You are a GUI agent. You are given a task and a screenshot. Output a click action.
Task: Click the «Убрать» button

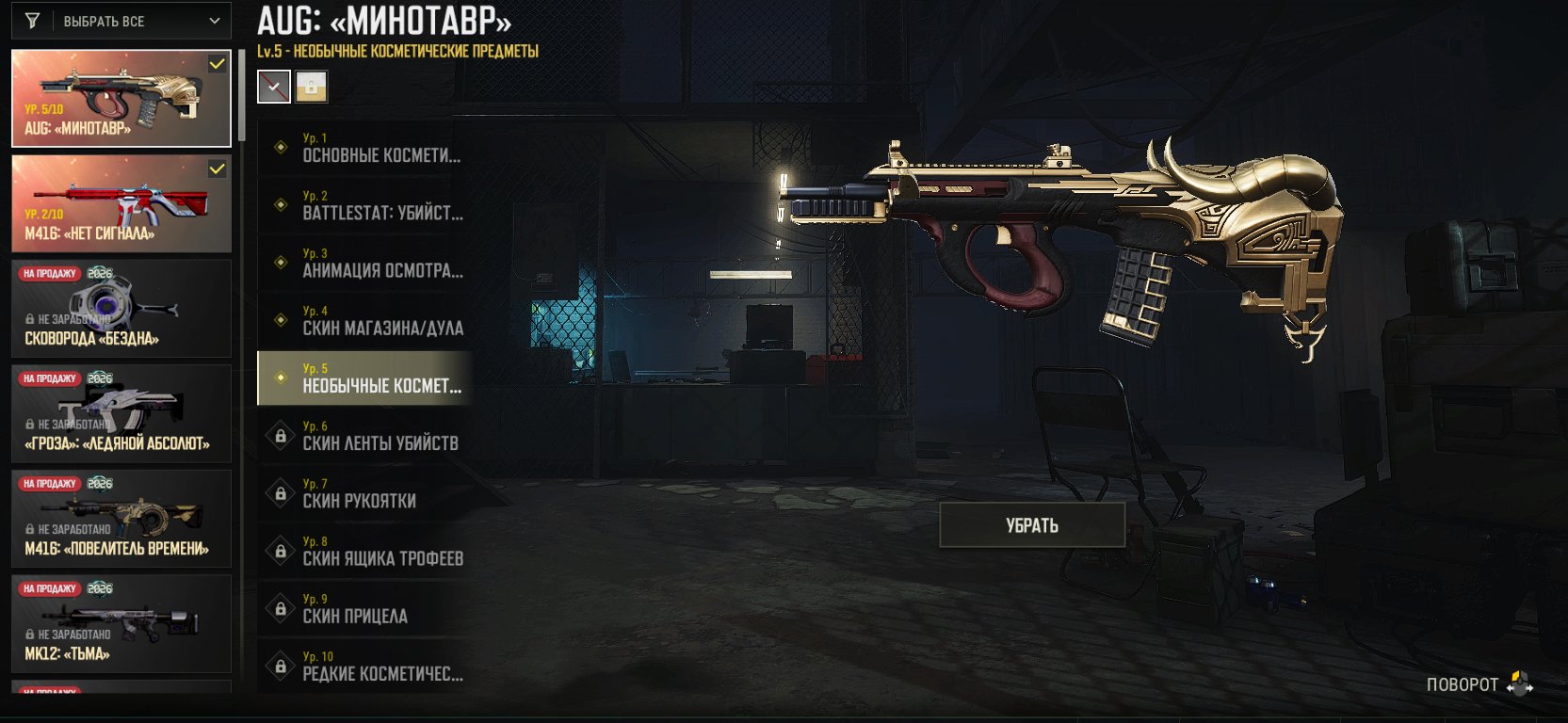pos(1032,525)
